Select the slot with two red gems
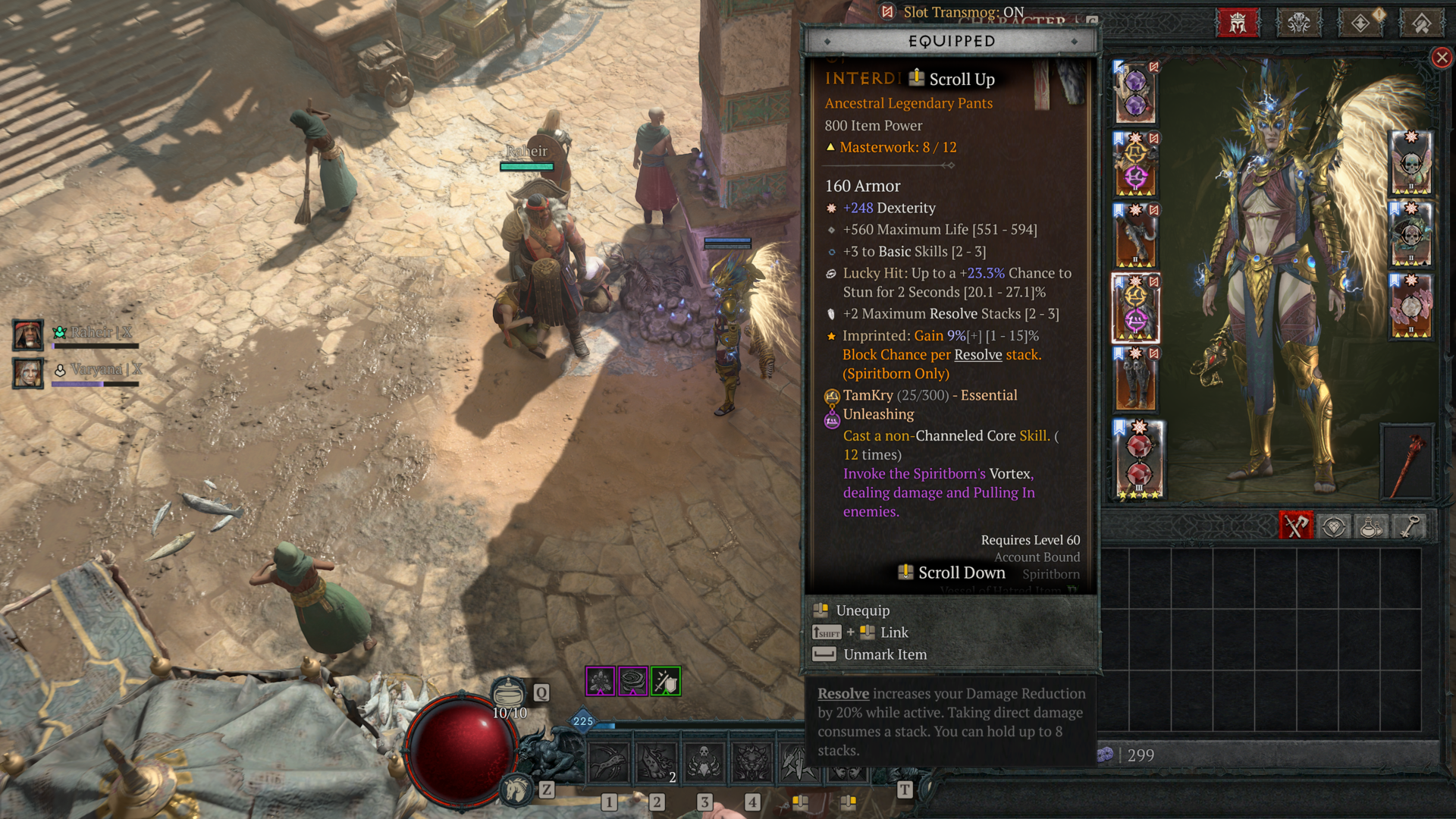This screenshot has width=1456, height=819. (x=1137, y=460)
